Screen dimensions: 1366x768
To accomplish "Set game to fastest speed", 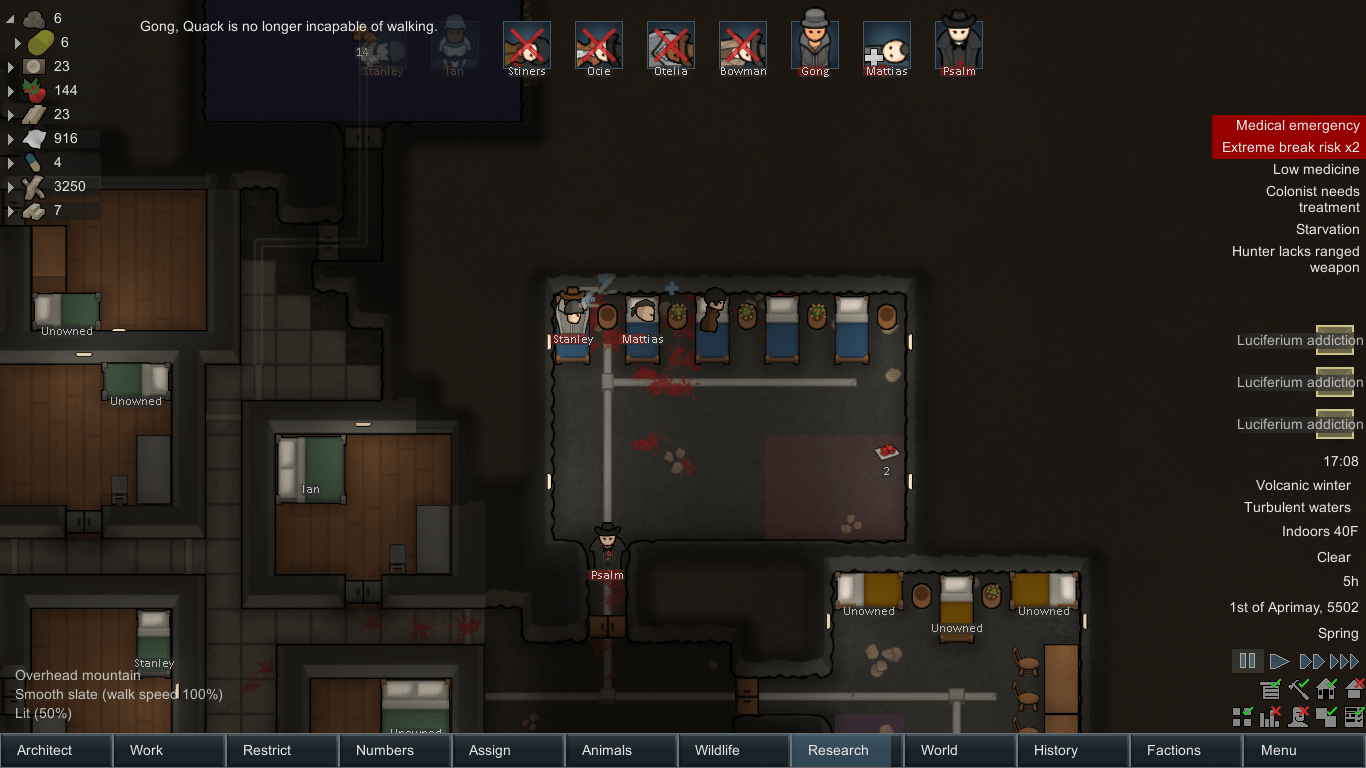I will pos(1343,661).
